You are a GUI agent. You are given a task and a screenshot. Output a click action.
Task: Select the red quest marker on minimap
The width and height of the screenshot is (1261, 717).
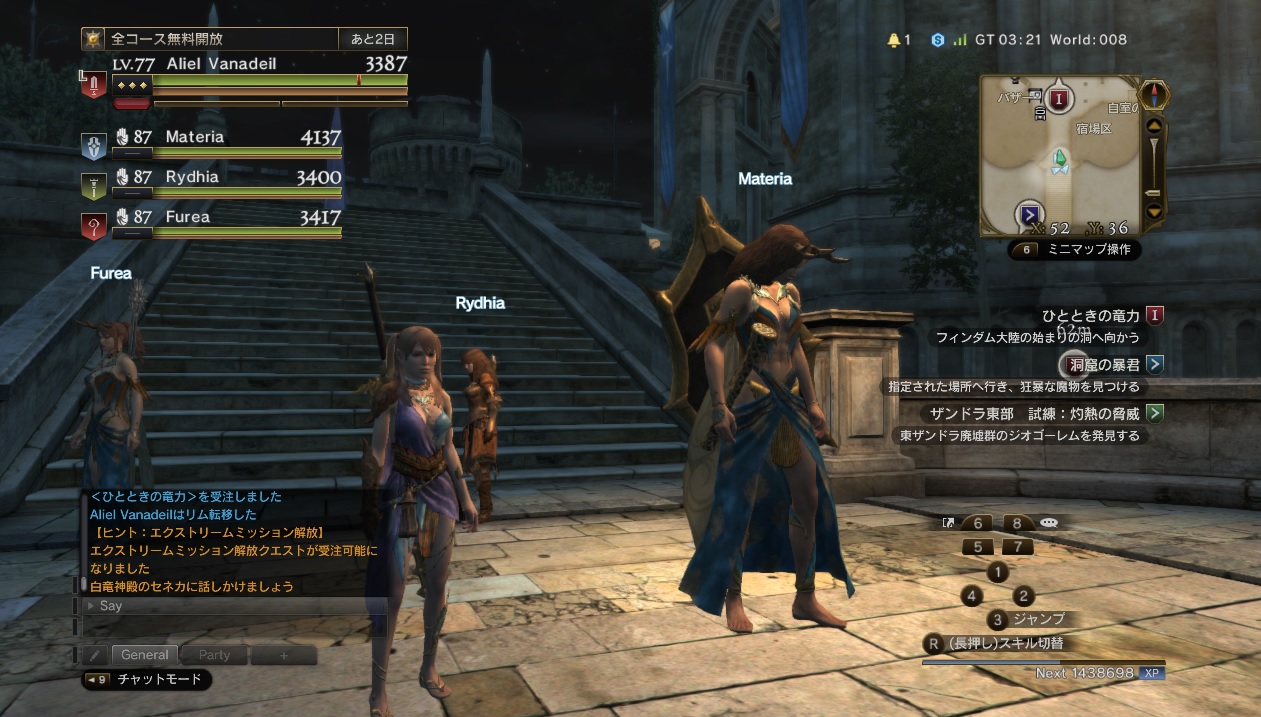point(1060,98)
